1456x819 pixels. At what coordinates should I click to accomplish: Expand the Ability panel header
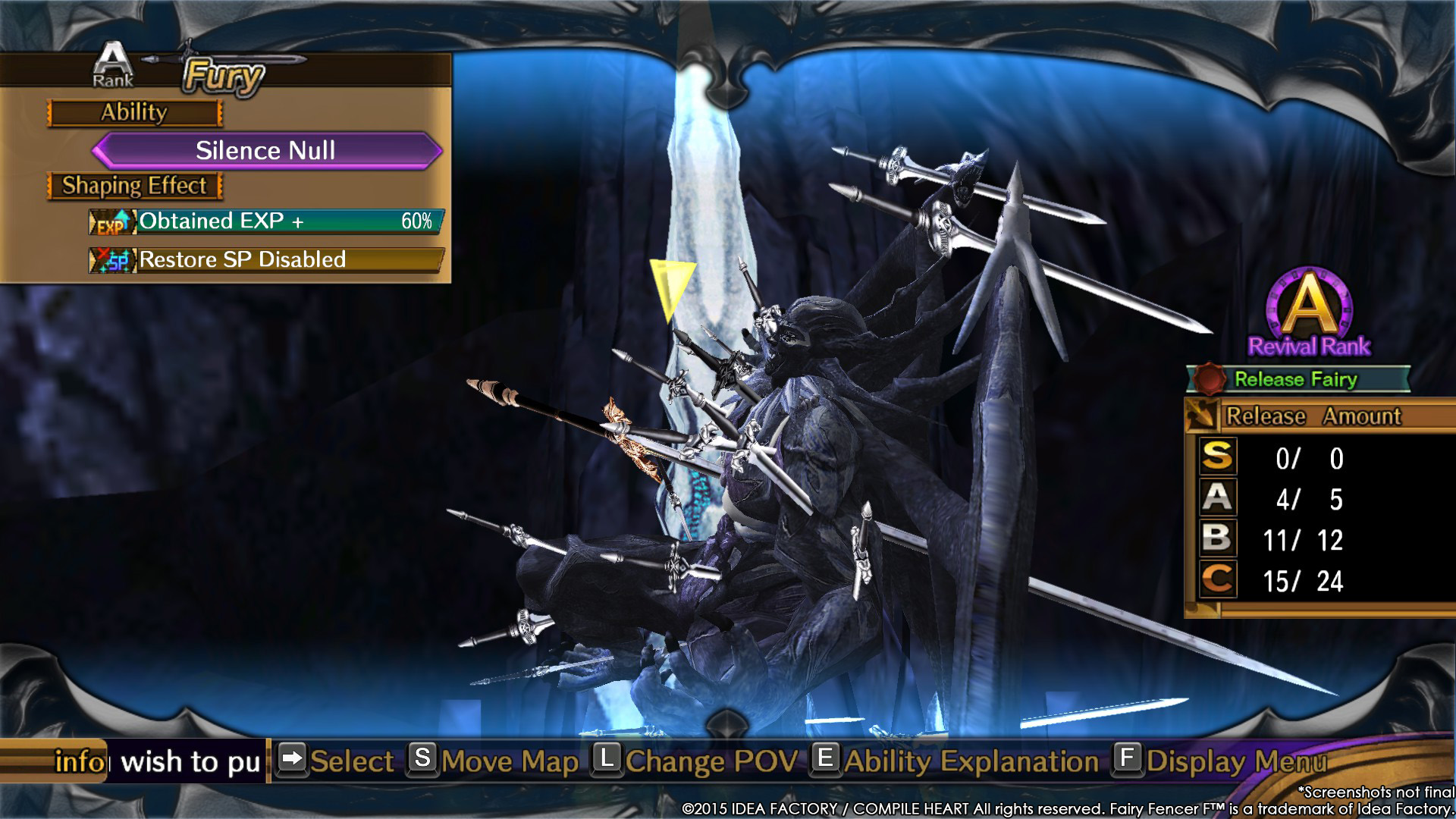coord(134,112)
